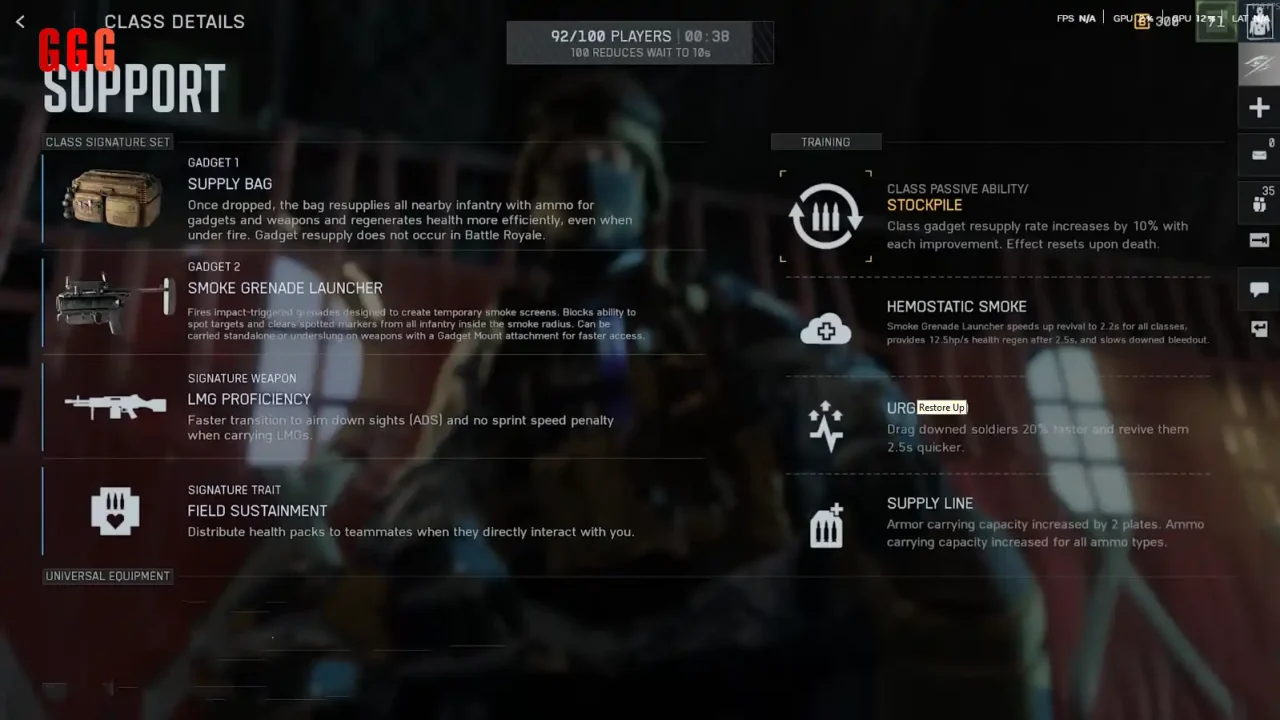Click the squad members icon showing 35
1280x720 pixels.
(x=1258, y=198)
